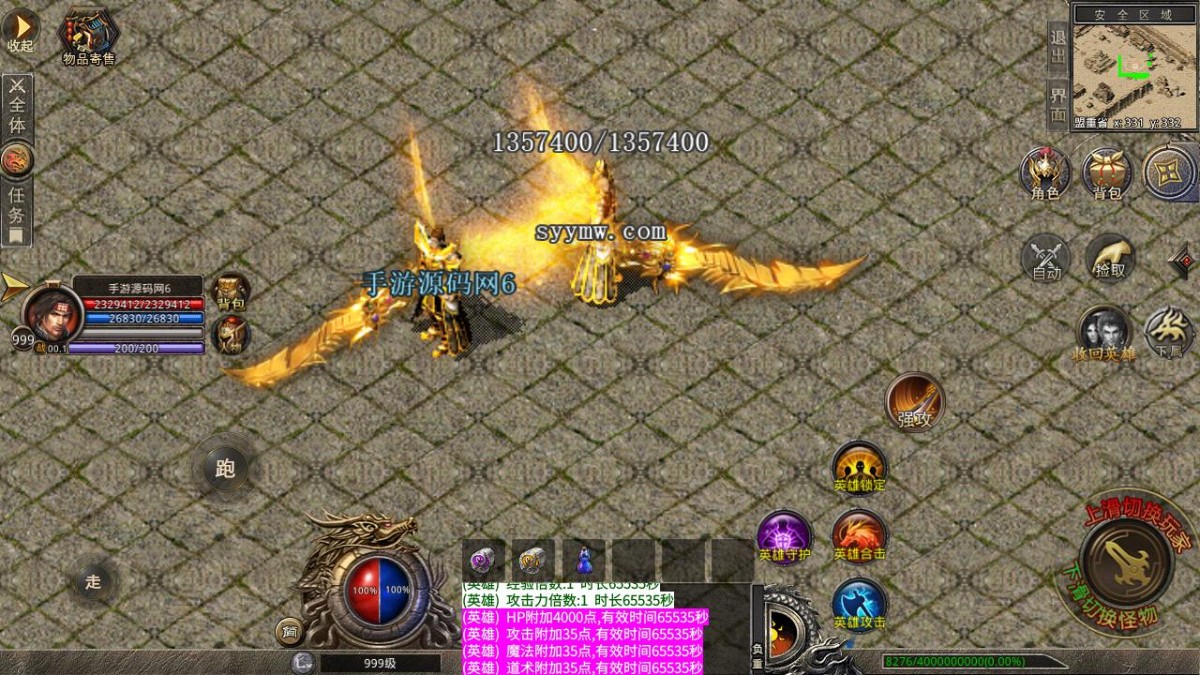Activate 英雄锁定 hero lock skill
This screenshot has height=675, width=1200.
coord(859,467)
